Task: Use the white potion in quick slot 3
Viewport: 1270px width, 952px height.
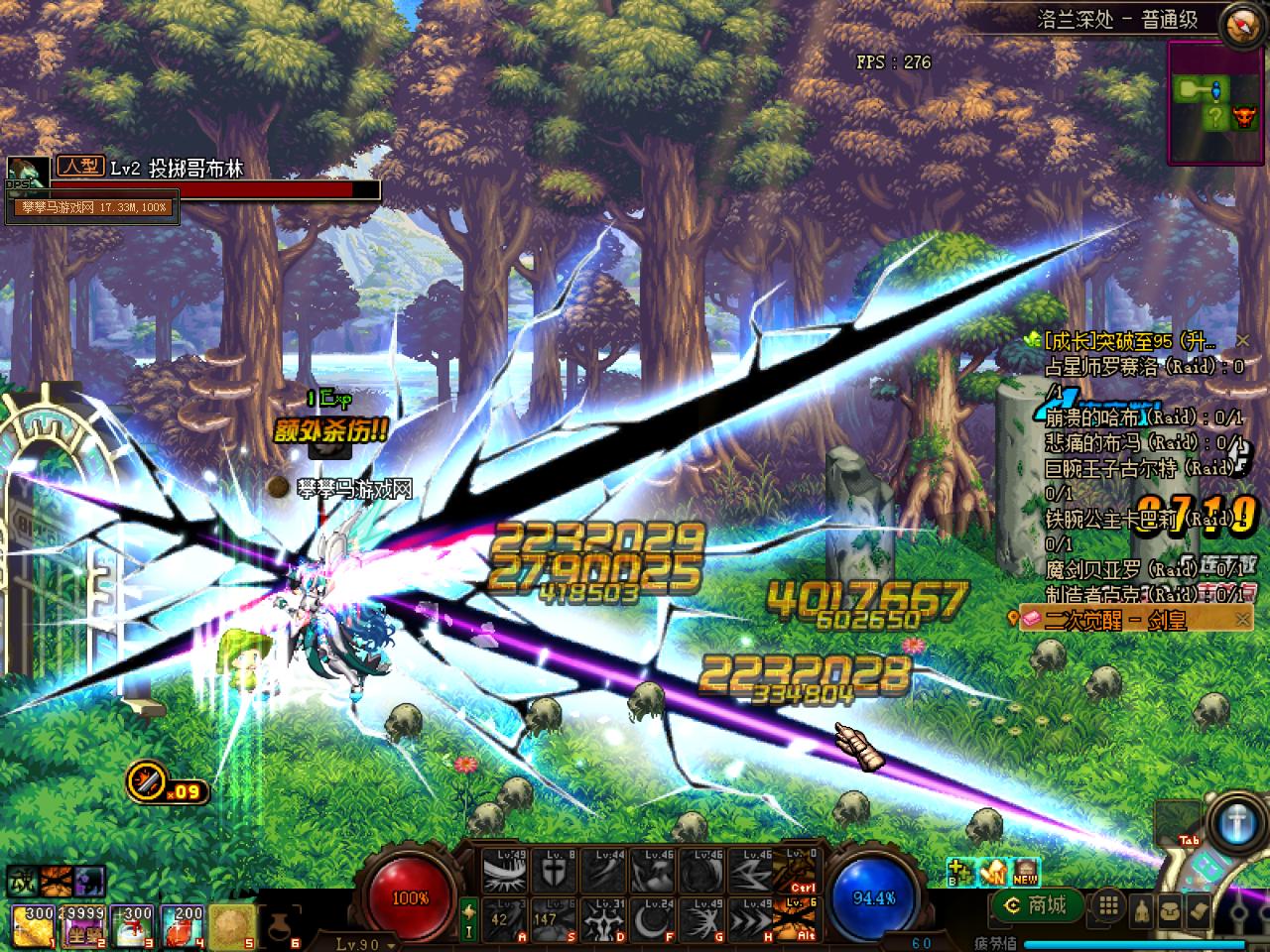Action: pyautogui.click(x=132, y=924)
